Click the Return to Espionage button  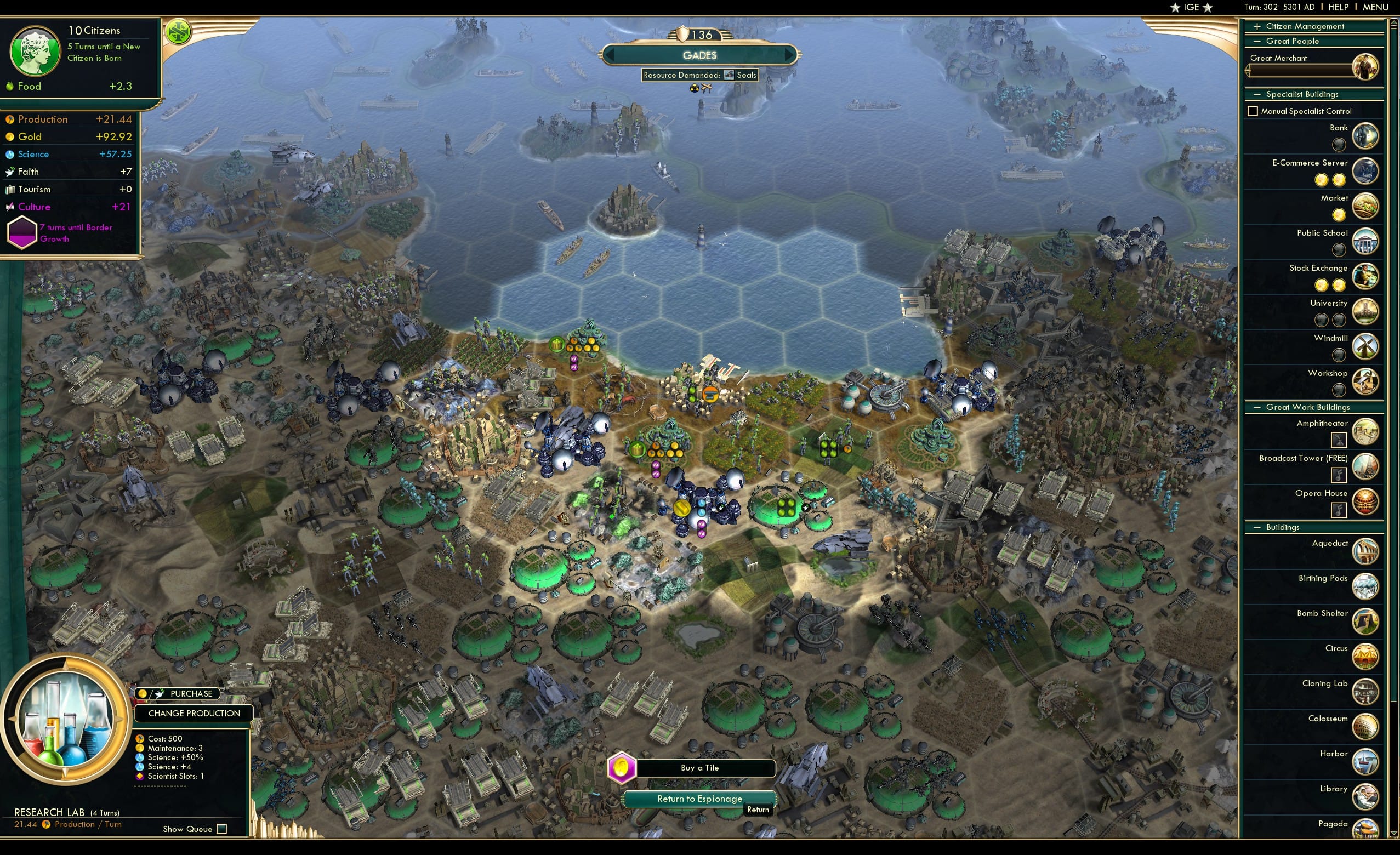pyautogui.click(x=699, y=798)
